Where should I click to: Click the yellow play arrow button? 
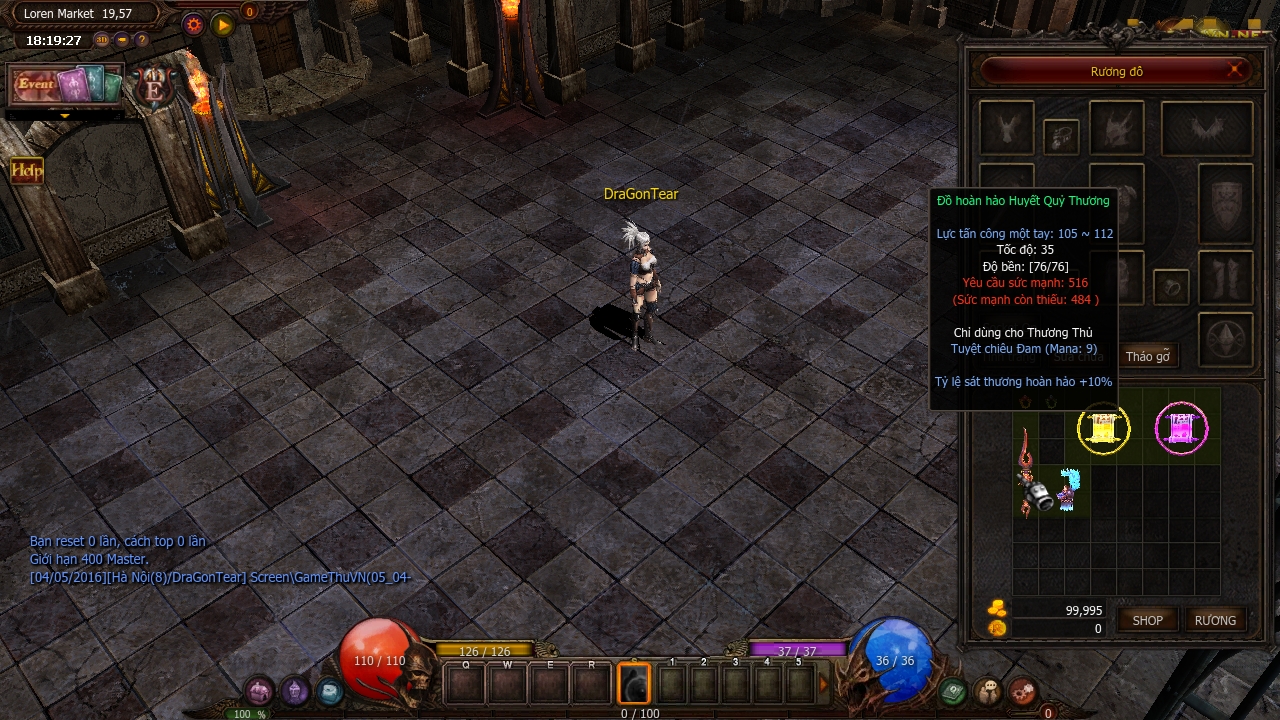click(222, 25)
